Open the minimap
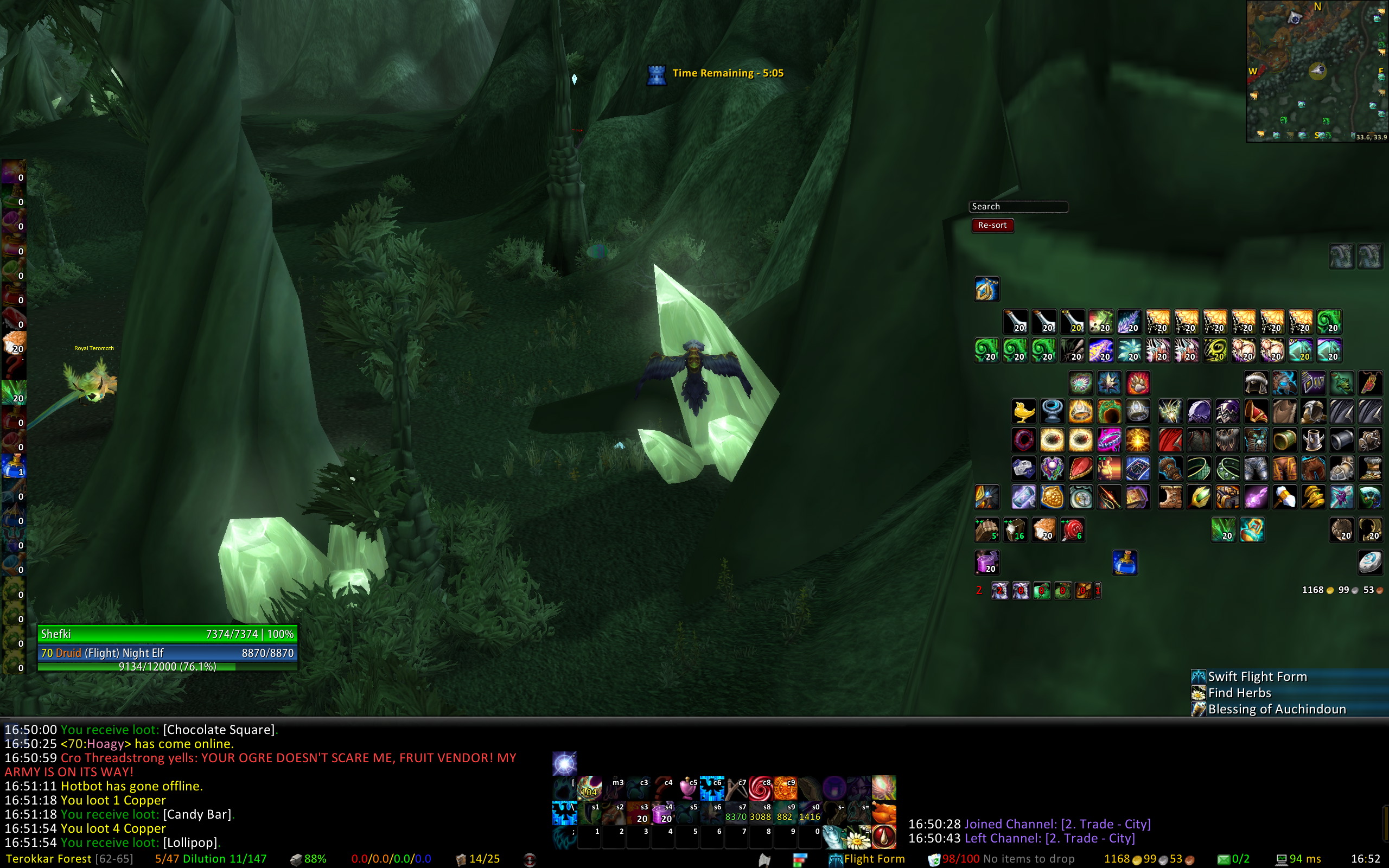Viewport: 1389px width, 868px height. point(1317,71)
